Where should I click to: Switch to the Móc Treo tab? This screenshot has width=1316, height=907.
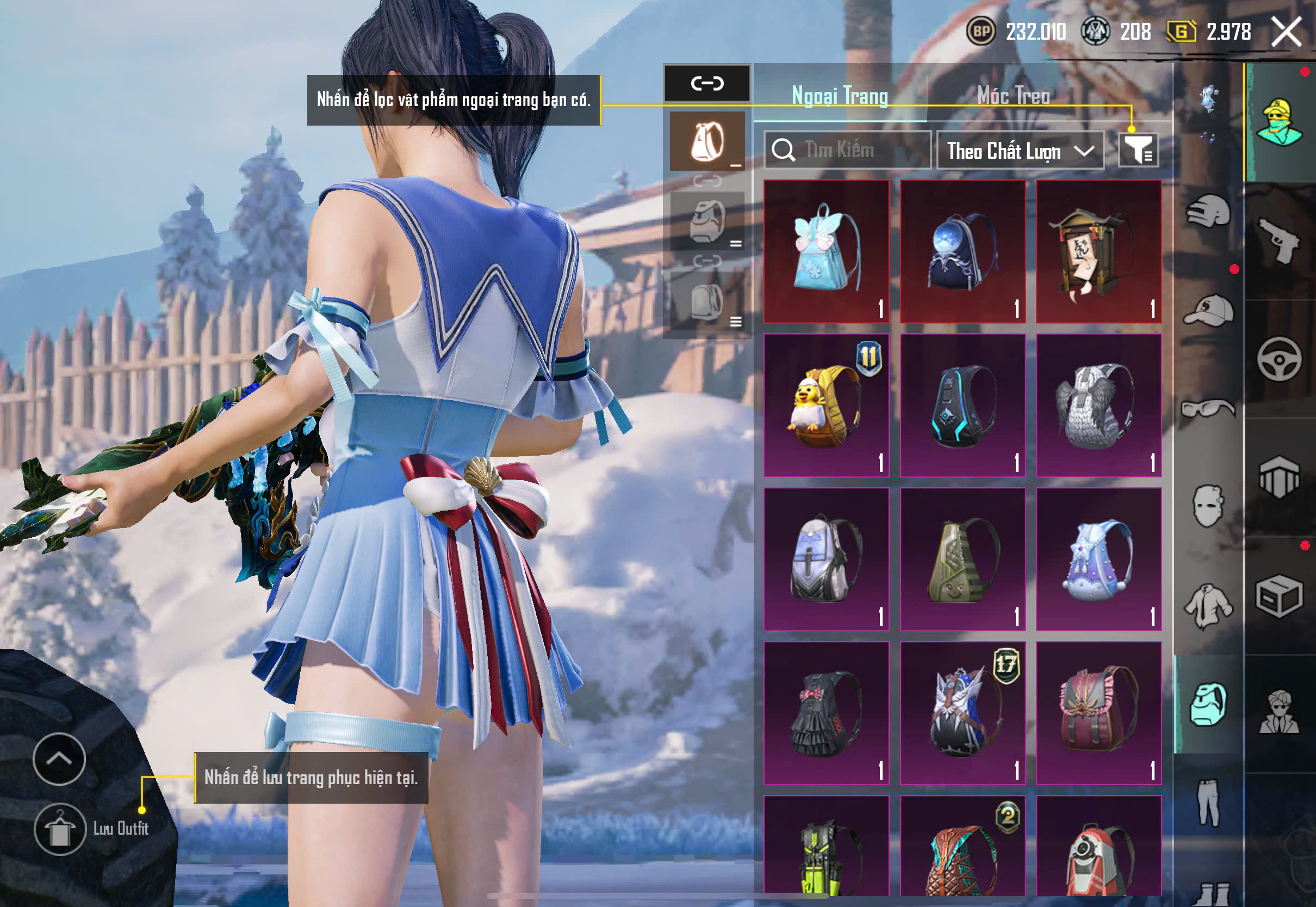pyautogui.click(x=1013, y=95)
